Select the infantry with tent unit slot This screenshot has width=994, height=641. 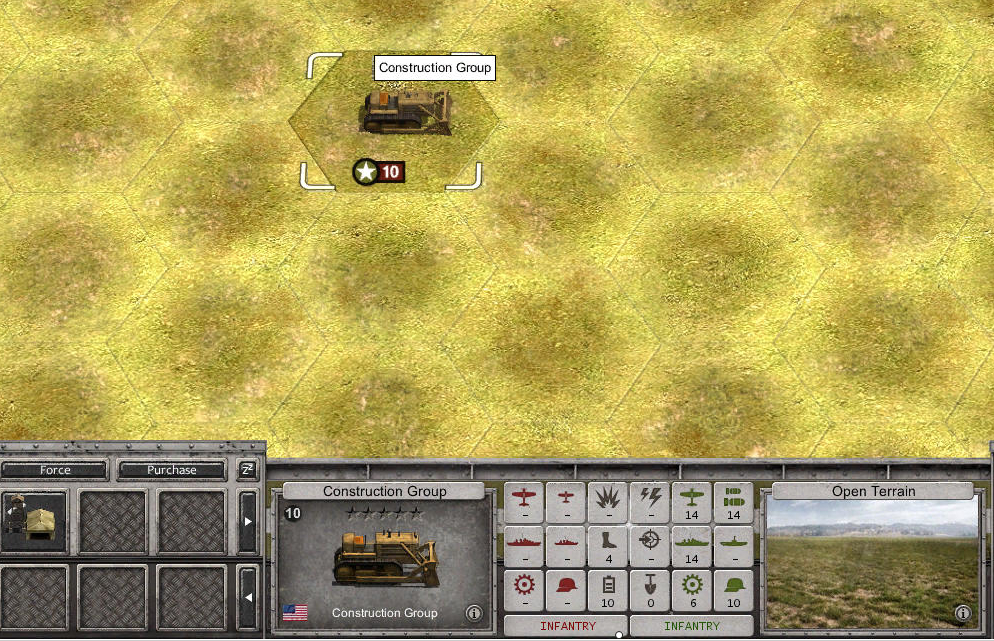[34, 522]
